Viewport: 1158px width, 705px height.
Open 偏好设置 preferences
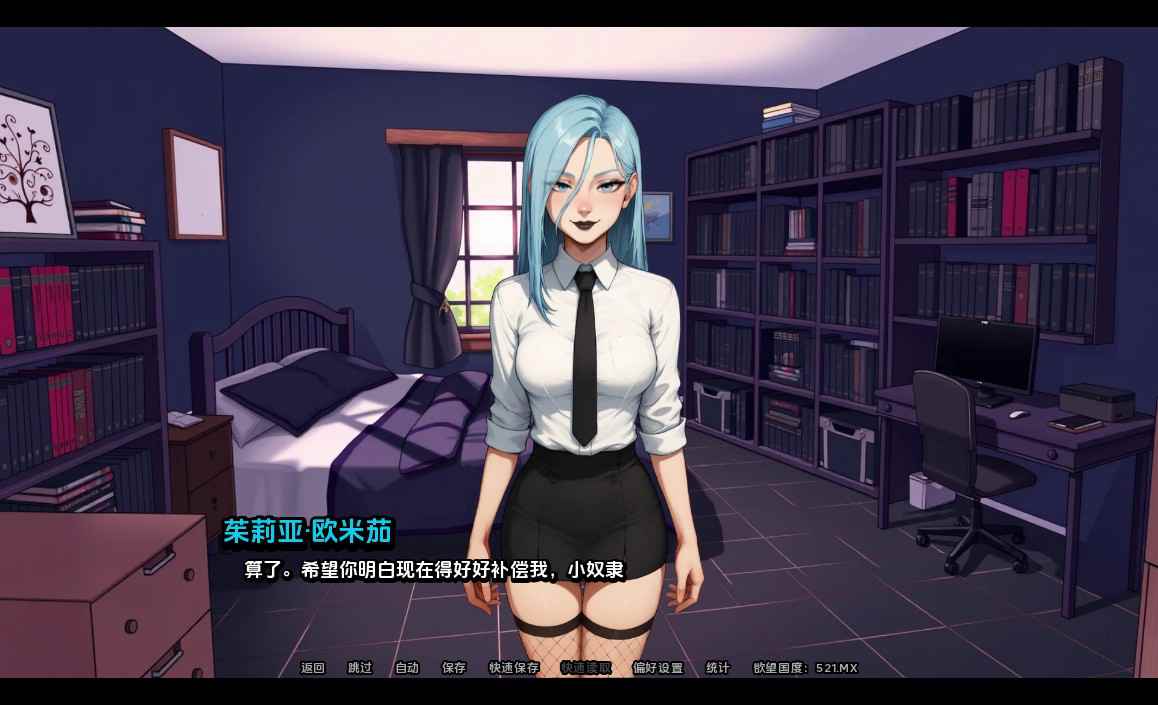pos(658,668)
